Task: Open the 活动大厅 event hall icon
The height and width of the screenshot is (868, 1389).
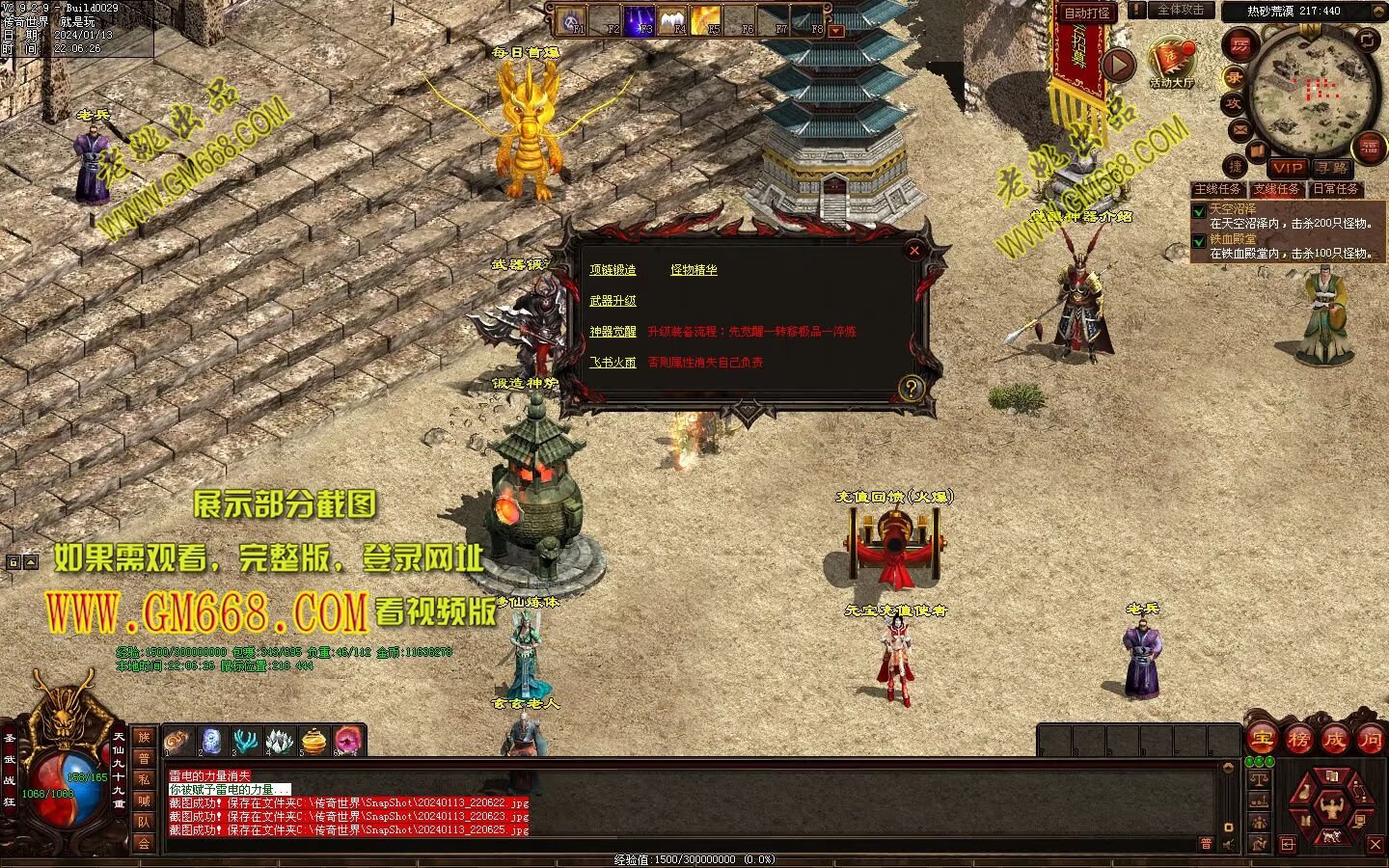Action: pos(1171,64)
